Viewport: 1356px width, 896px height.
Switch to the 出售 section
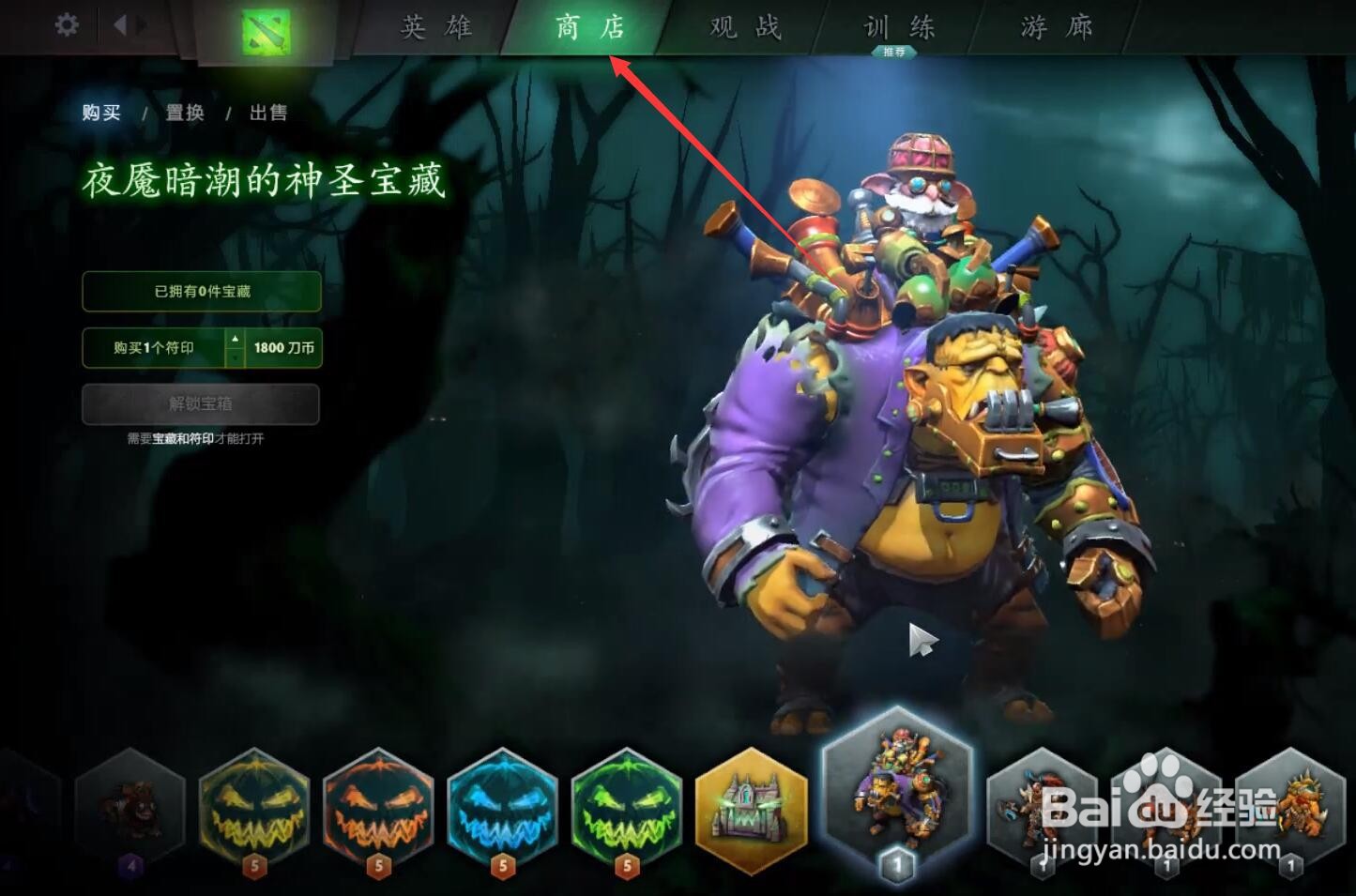click(x=269, y=112)
